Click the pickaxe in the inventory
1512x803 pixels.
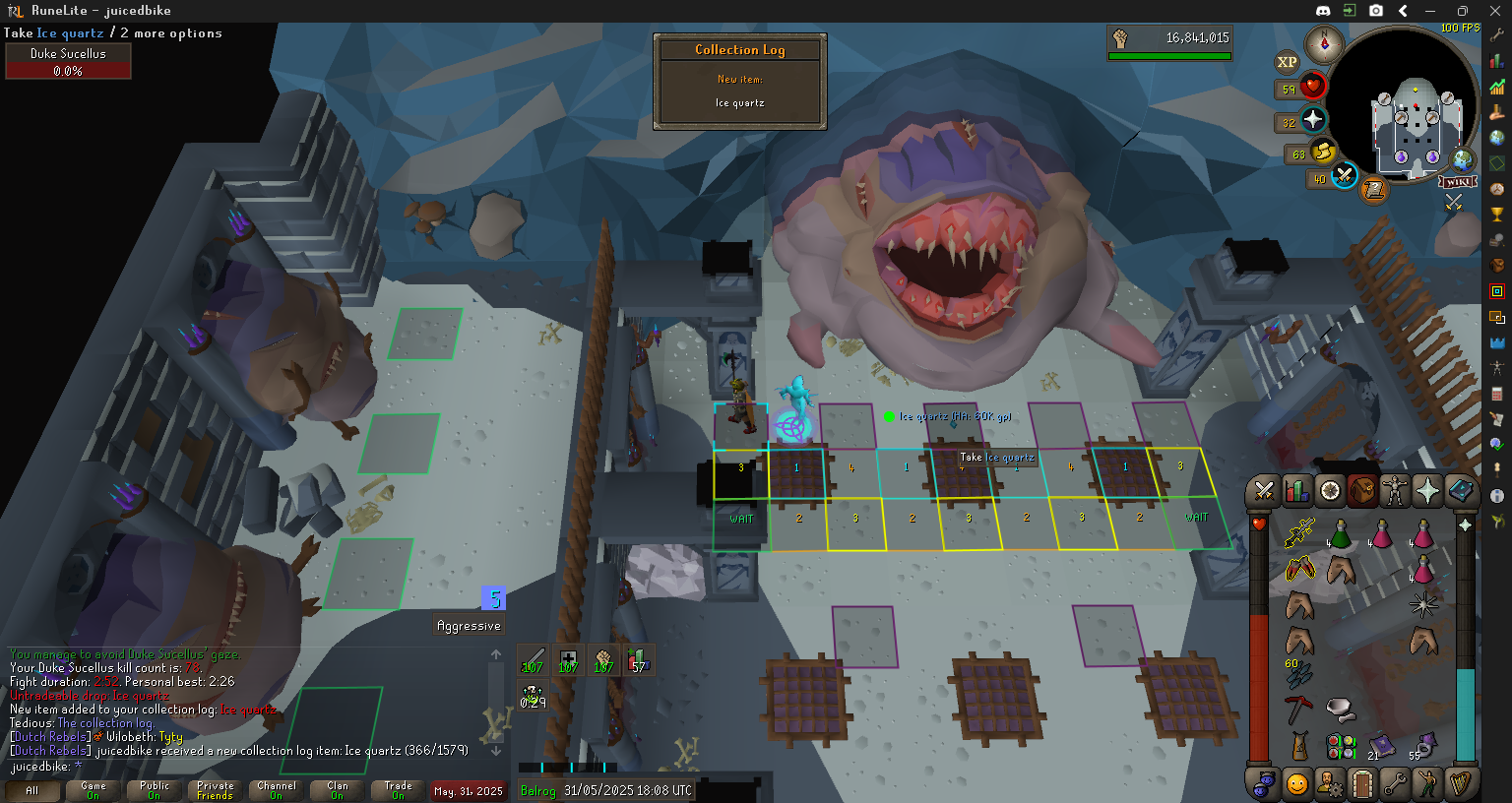pos(1298,709)
